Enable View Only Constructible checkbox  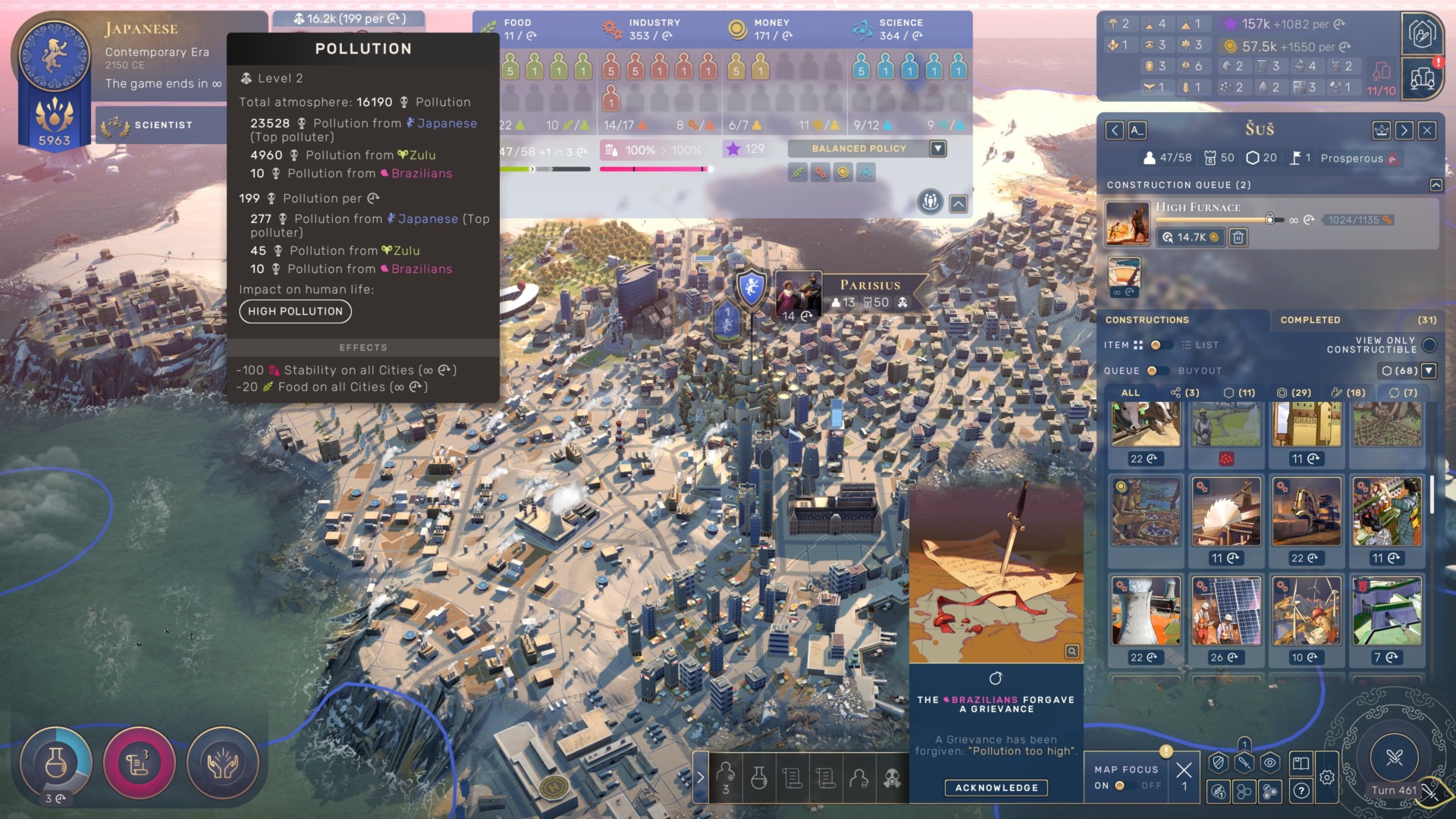(x=1430, y=345)
